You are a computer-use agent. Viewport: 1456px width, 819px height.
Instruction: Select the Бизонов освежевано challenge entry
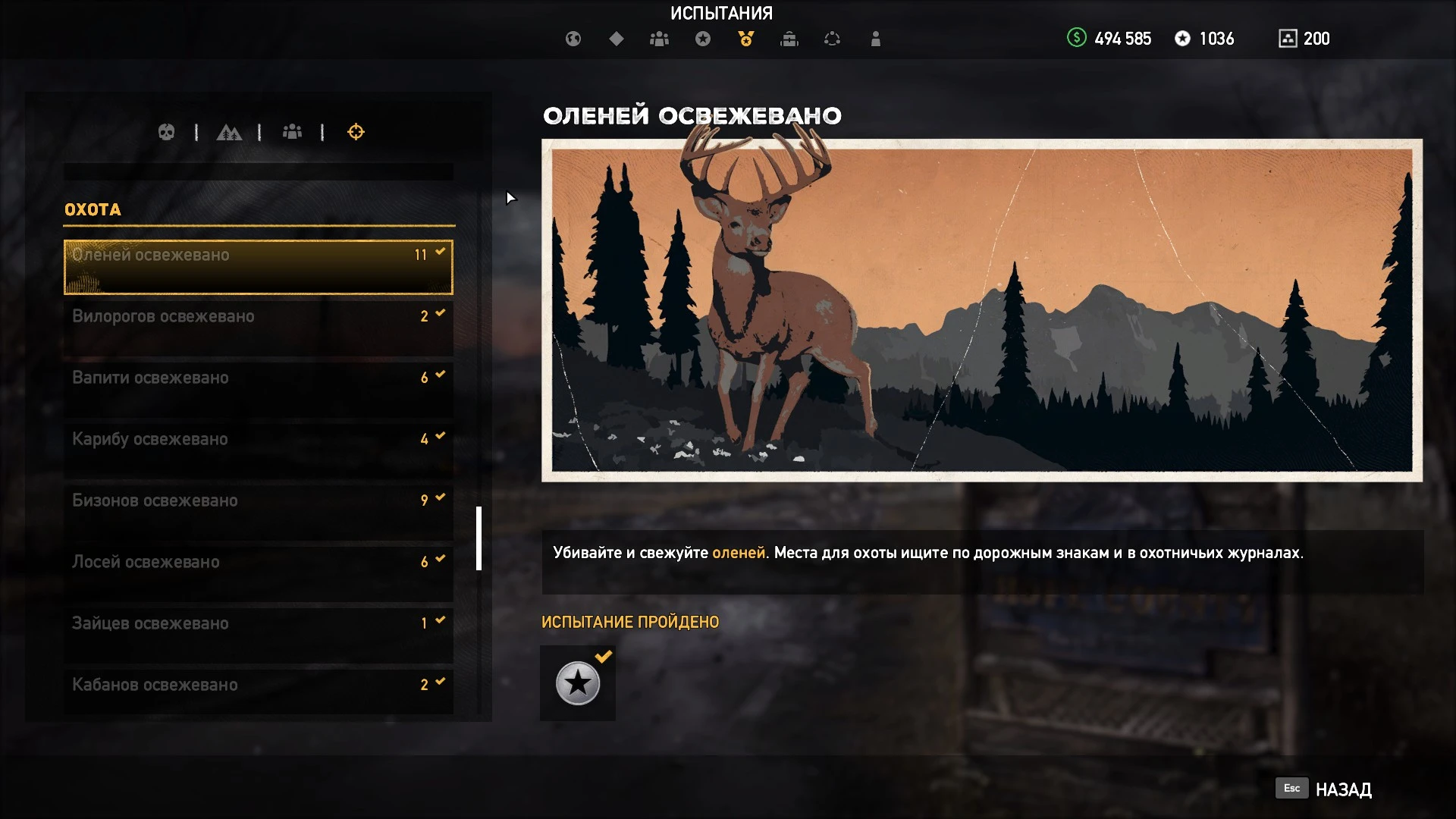[258, 500]
